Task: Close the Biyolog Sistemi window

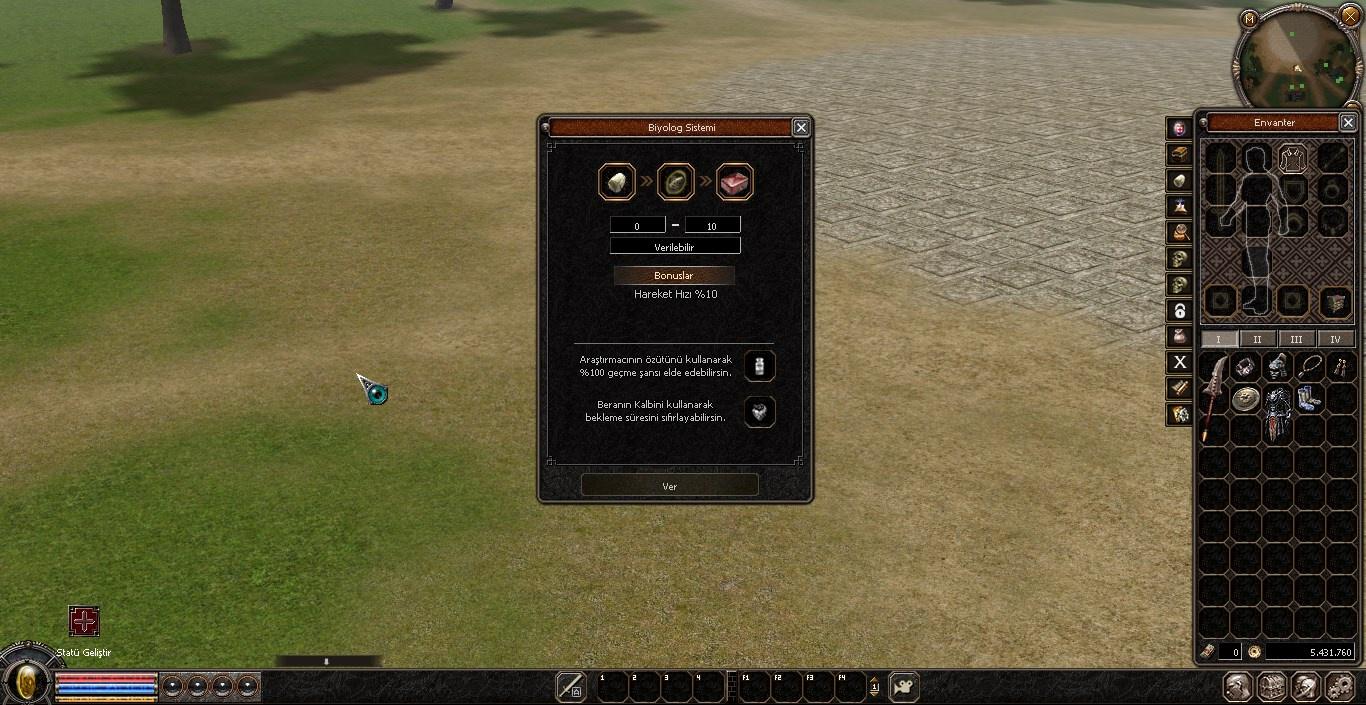Action: 800,127
